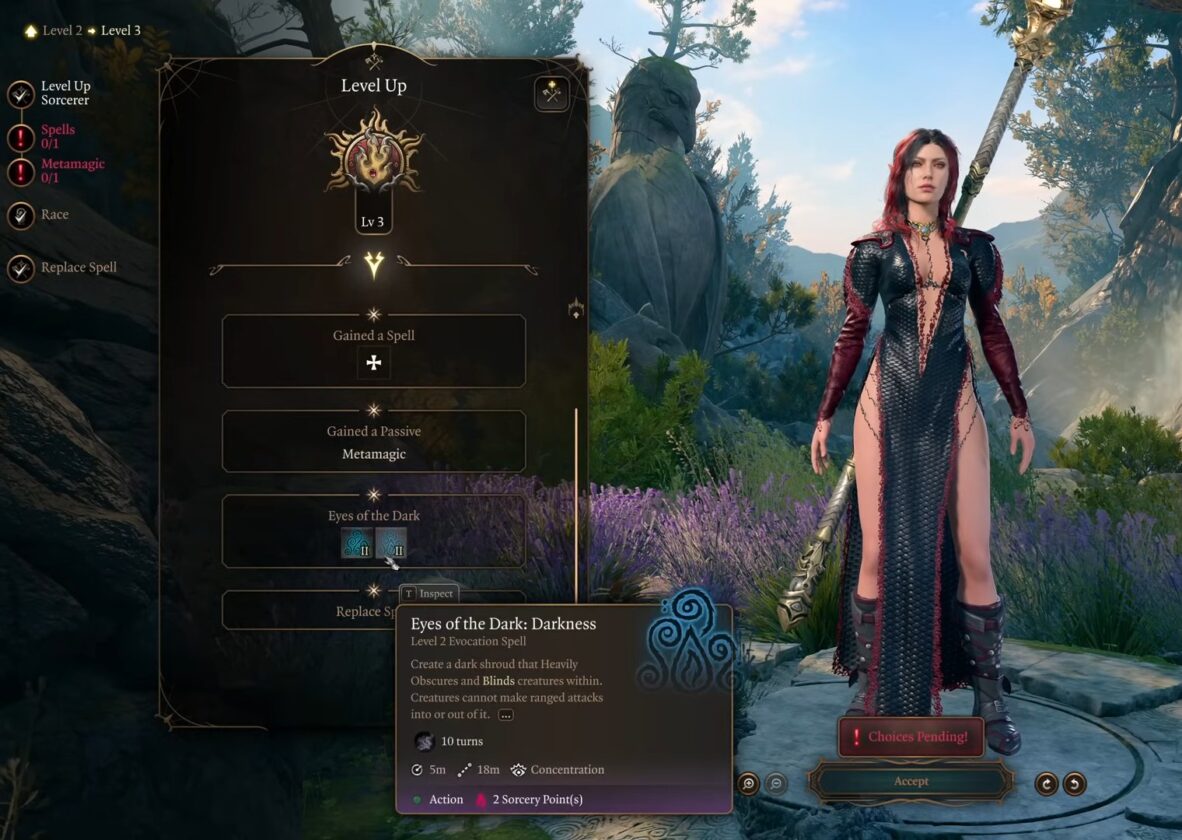
Task: Click the plus icon under Gained a Spell
Action: click(x=373, y=363)
